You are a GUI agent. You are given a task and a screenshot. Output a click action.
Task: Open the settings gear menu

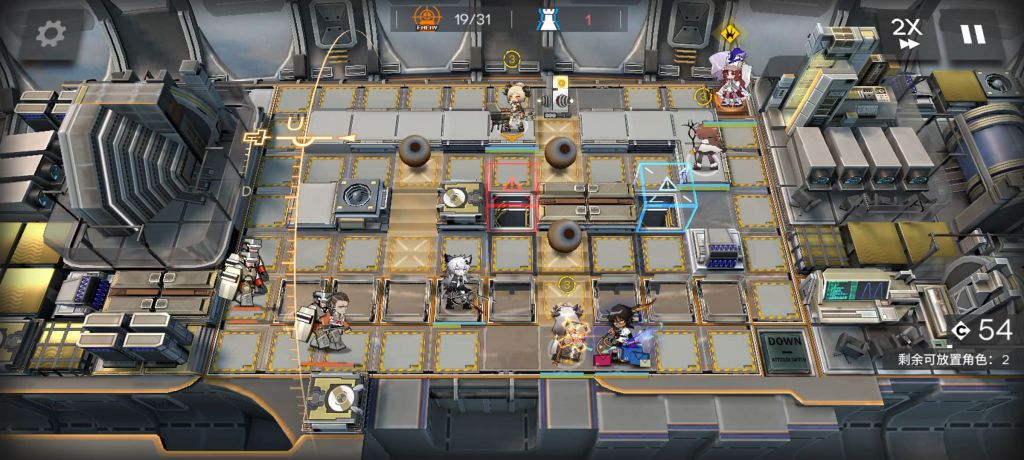coord(47,35)
